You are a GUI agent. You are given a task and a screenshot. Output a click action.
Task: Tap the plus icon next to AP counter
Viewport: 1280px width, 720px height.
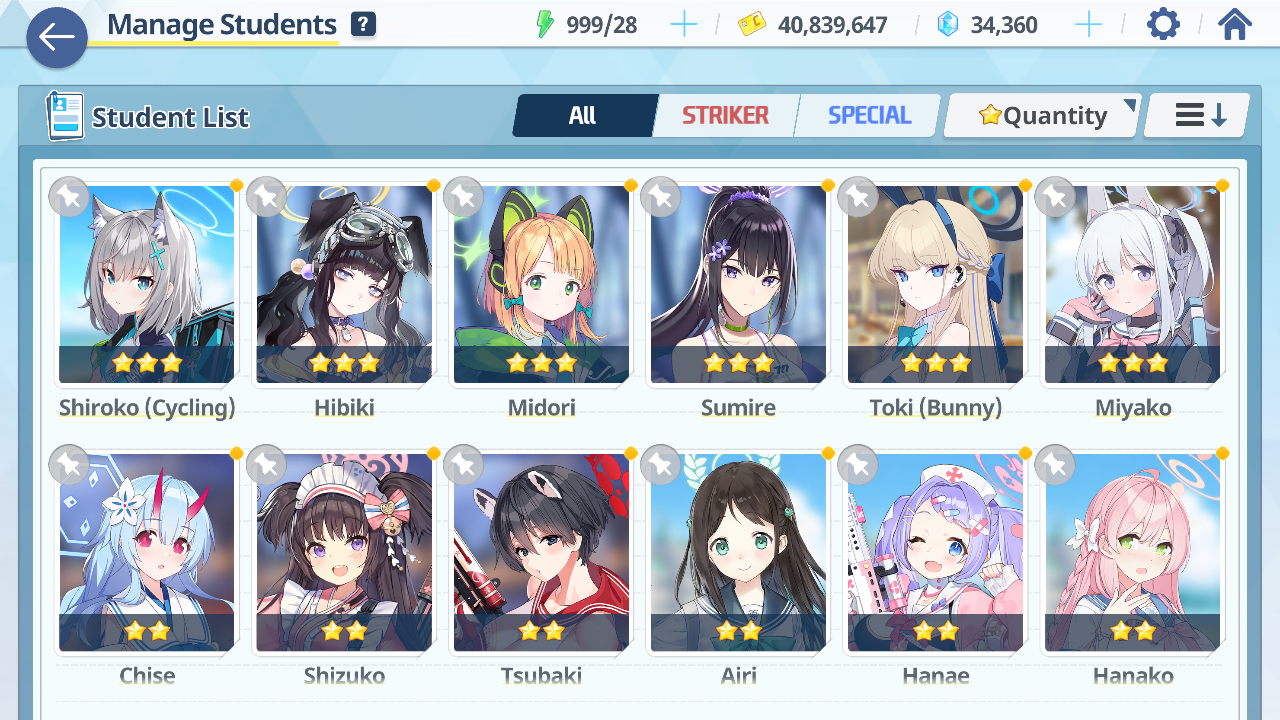[684, 24]
